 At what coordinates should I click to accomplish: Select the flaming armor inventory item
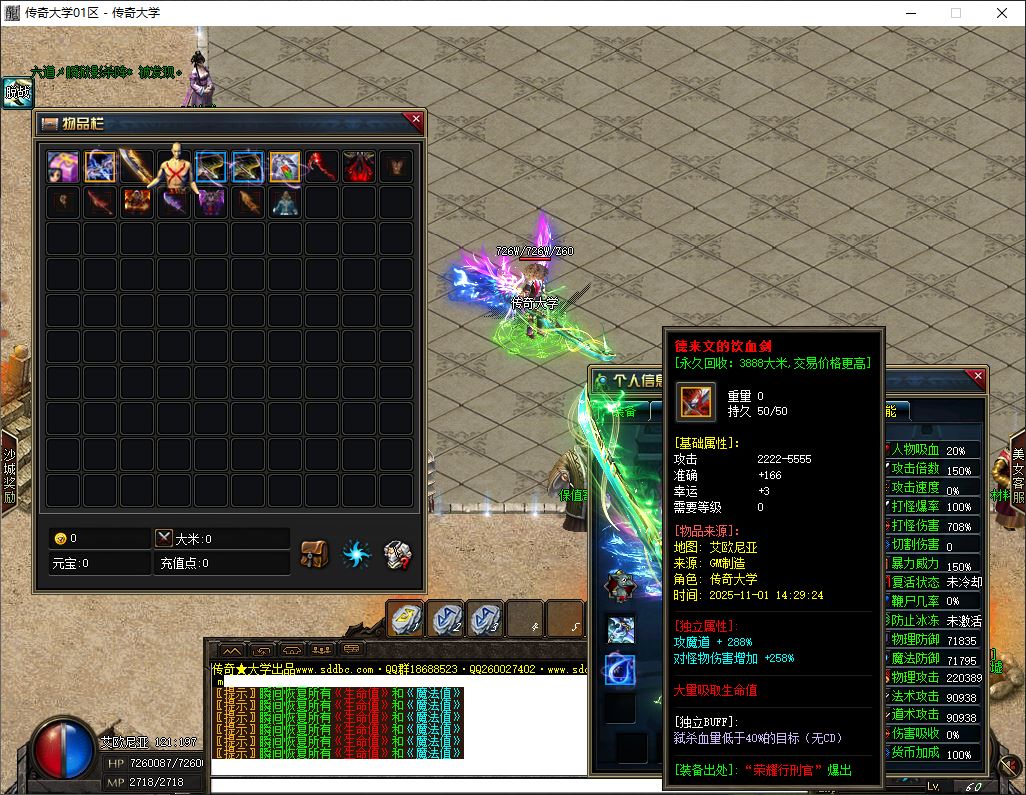138,203
